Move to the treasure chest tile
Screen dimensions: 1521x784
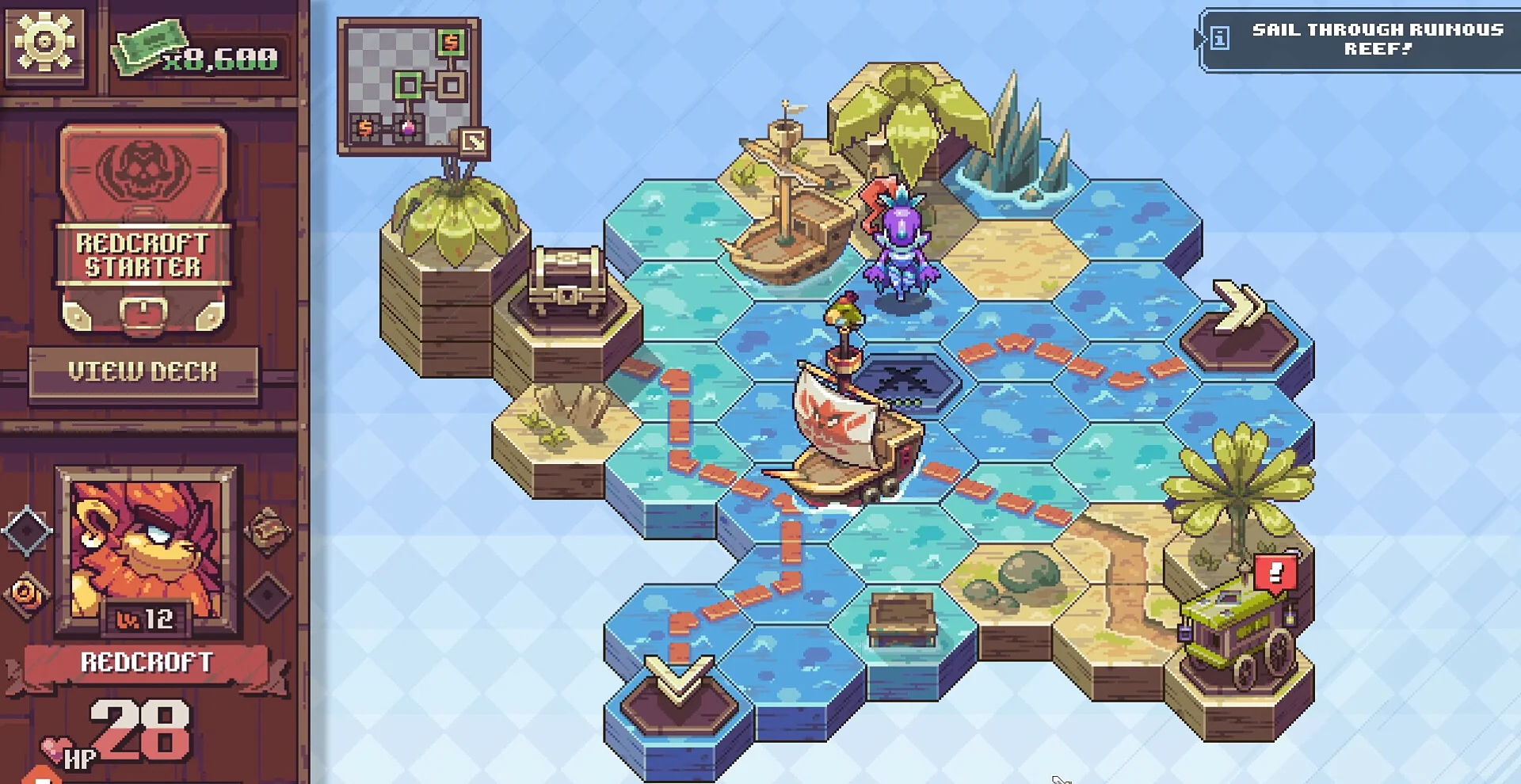(567, 285)
